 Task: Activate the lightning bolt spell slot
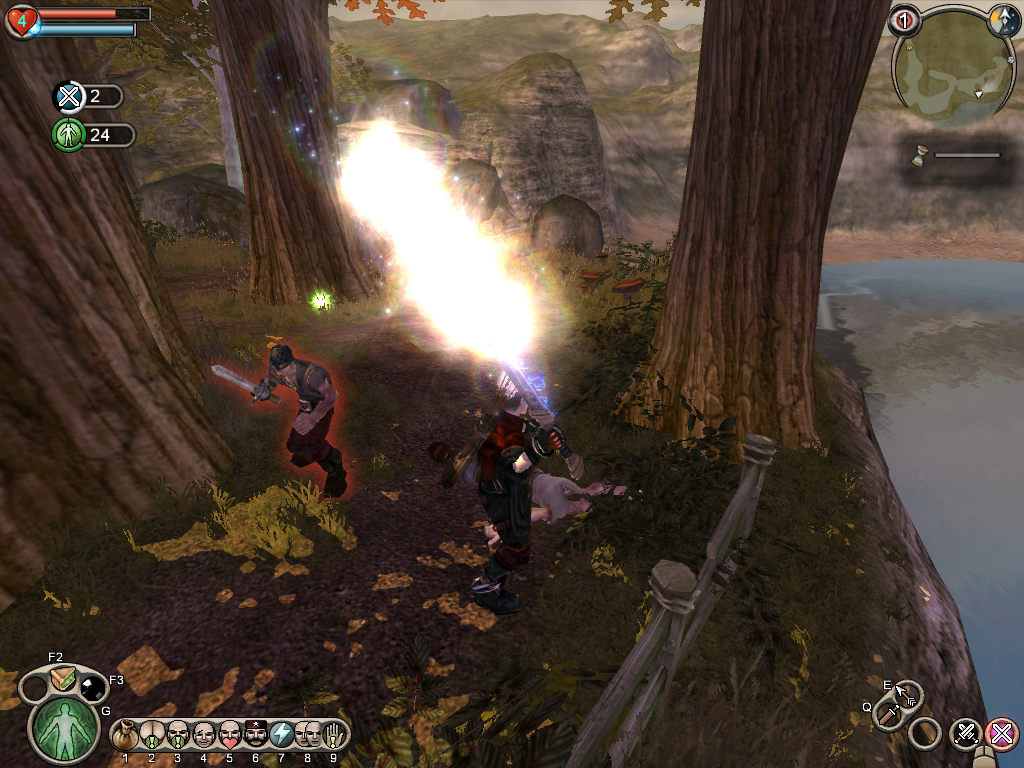tap(282, 734)
